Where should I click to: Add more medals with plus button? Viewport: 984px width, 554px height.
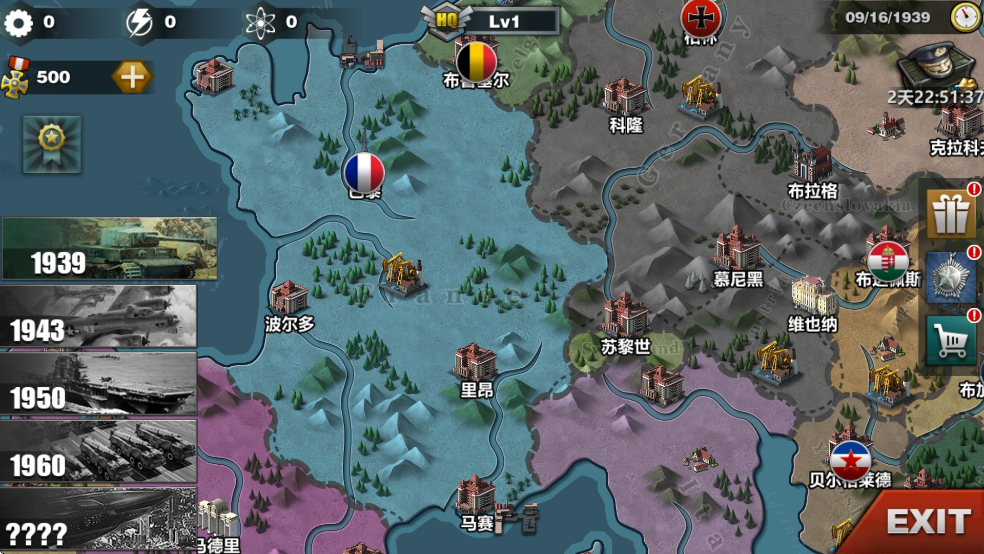click(x=131, y=76)
